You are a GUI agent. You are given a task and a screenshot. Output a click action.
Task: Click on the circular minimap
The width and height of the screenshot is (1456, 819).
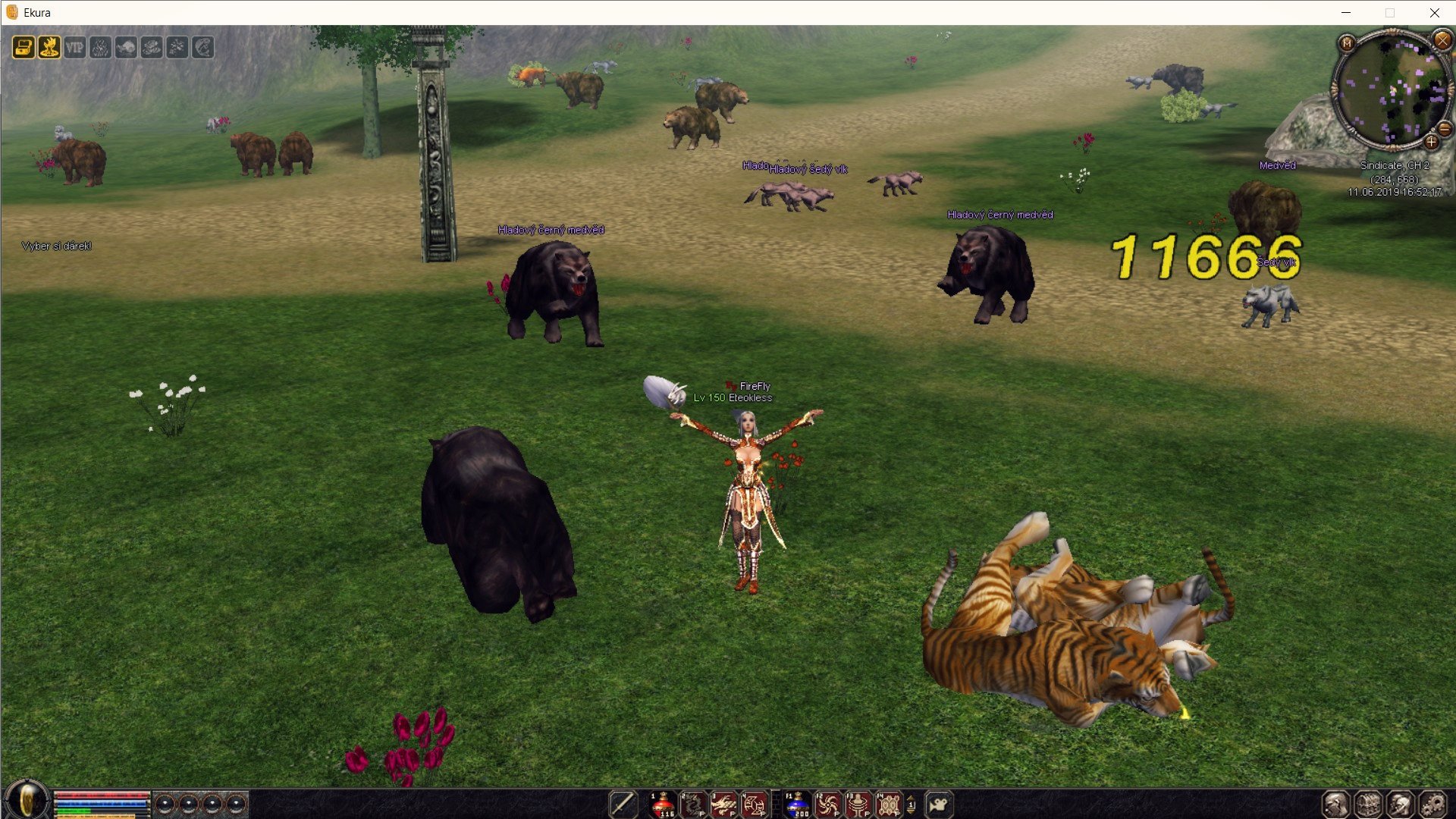pos(1392,91)
